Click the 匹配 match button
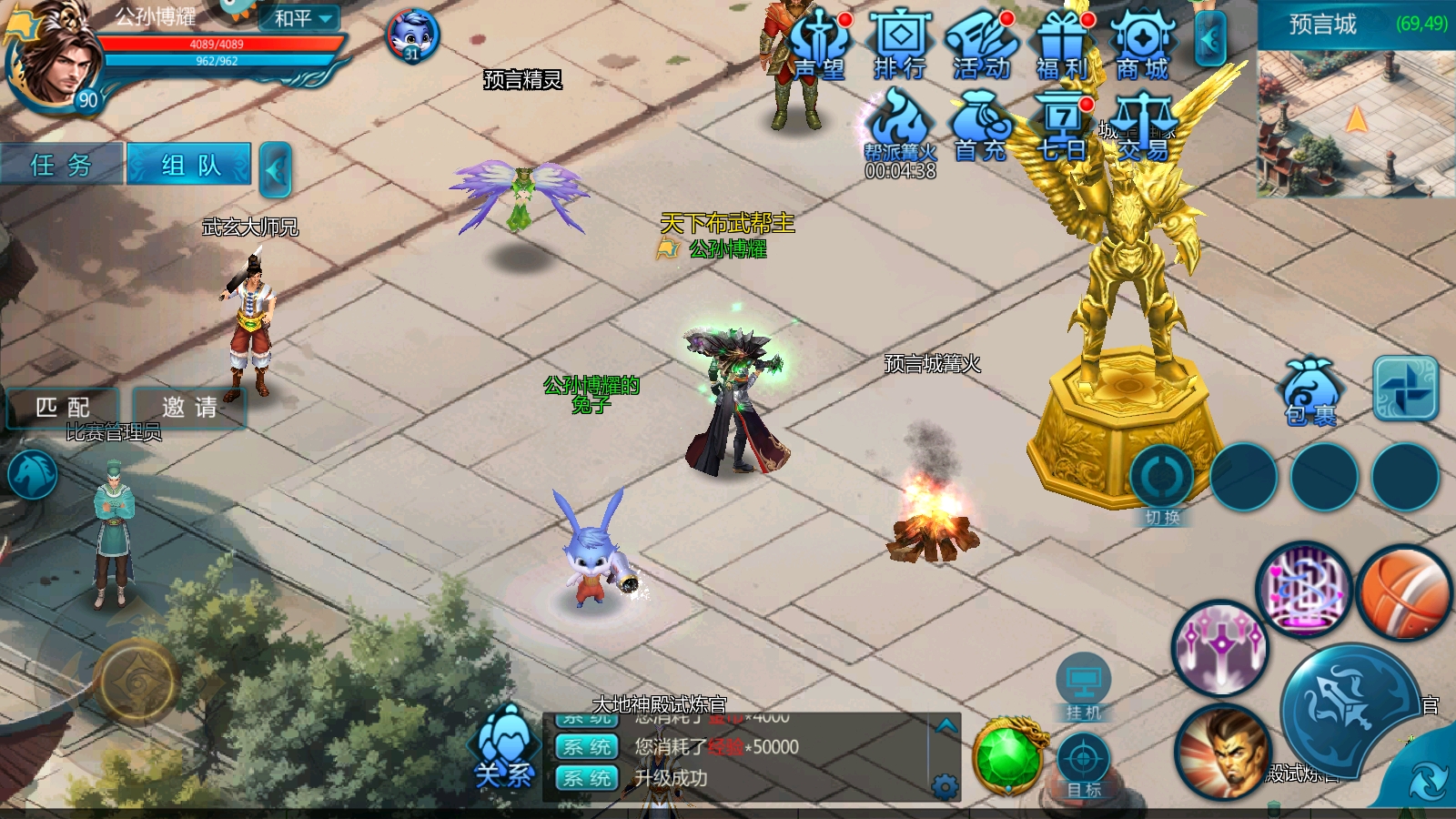 coord(63,407)
